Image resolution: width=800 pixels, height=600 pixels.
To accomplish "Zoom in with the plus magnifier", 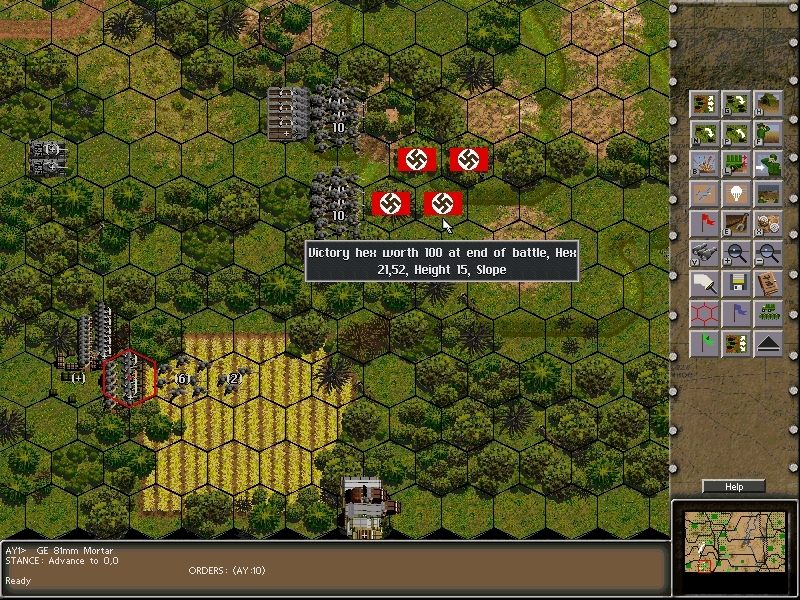I will point(737,254).
